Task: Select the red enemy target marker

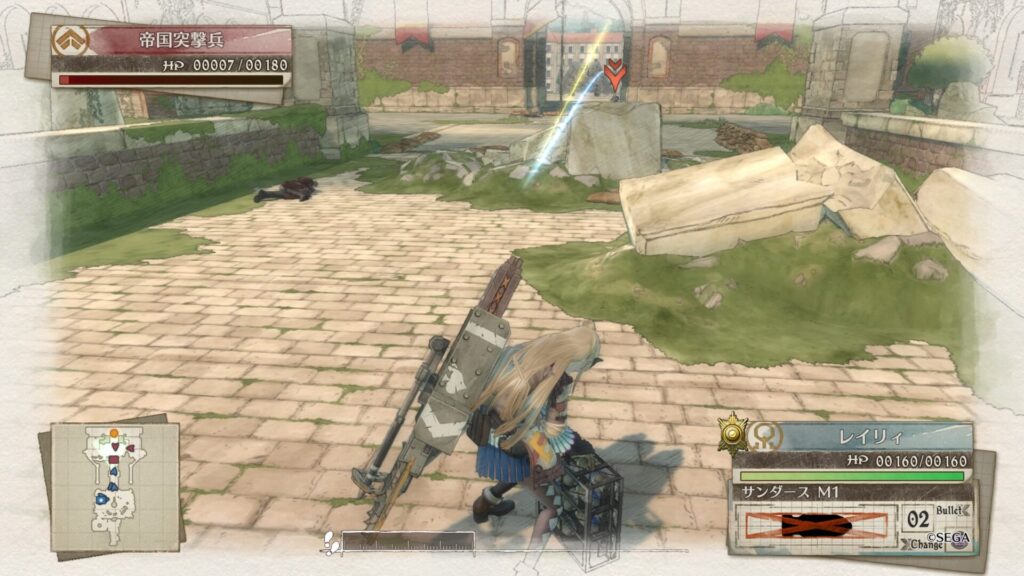Action: tap(615, 72)
